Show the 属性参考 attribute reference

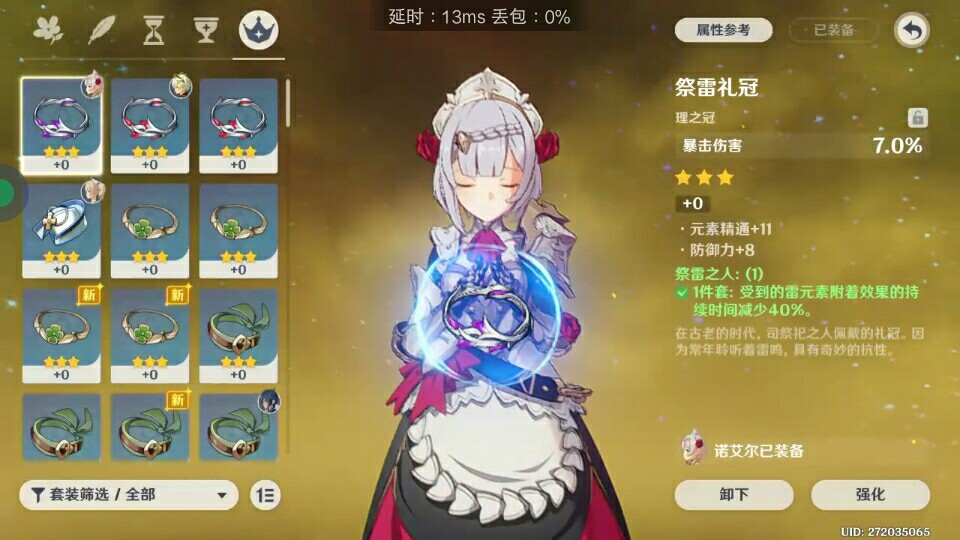click(723, 30)
